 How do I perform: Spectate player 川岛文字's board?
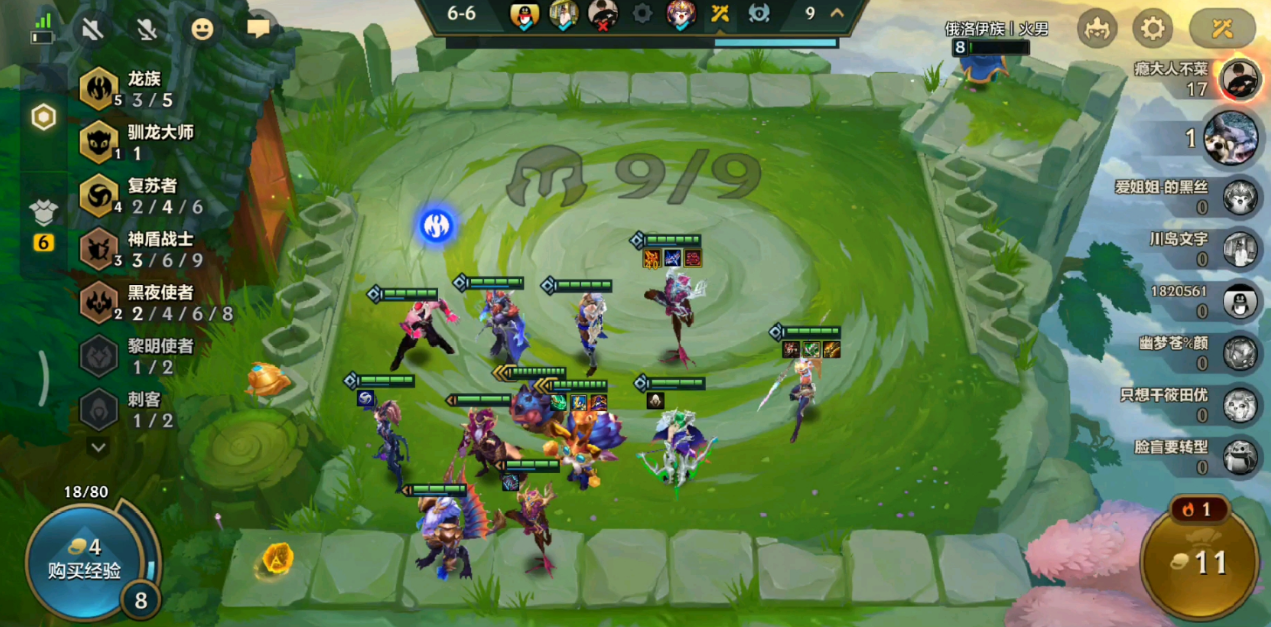click(1241, 249)
